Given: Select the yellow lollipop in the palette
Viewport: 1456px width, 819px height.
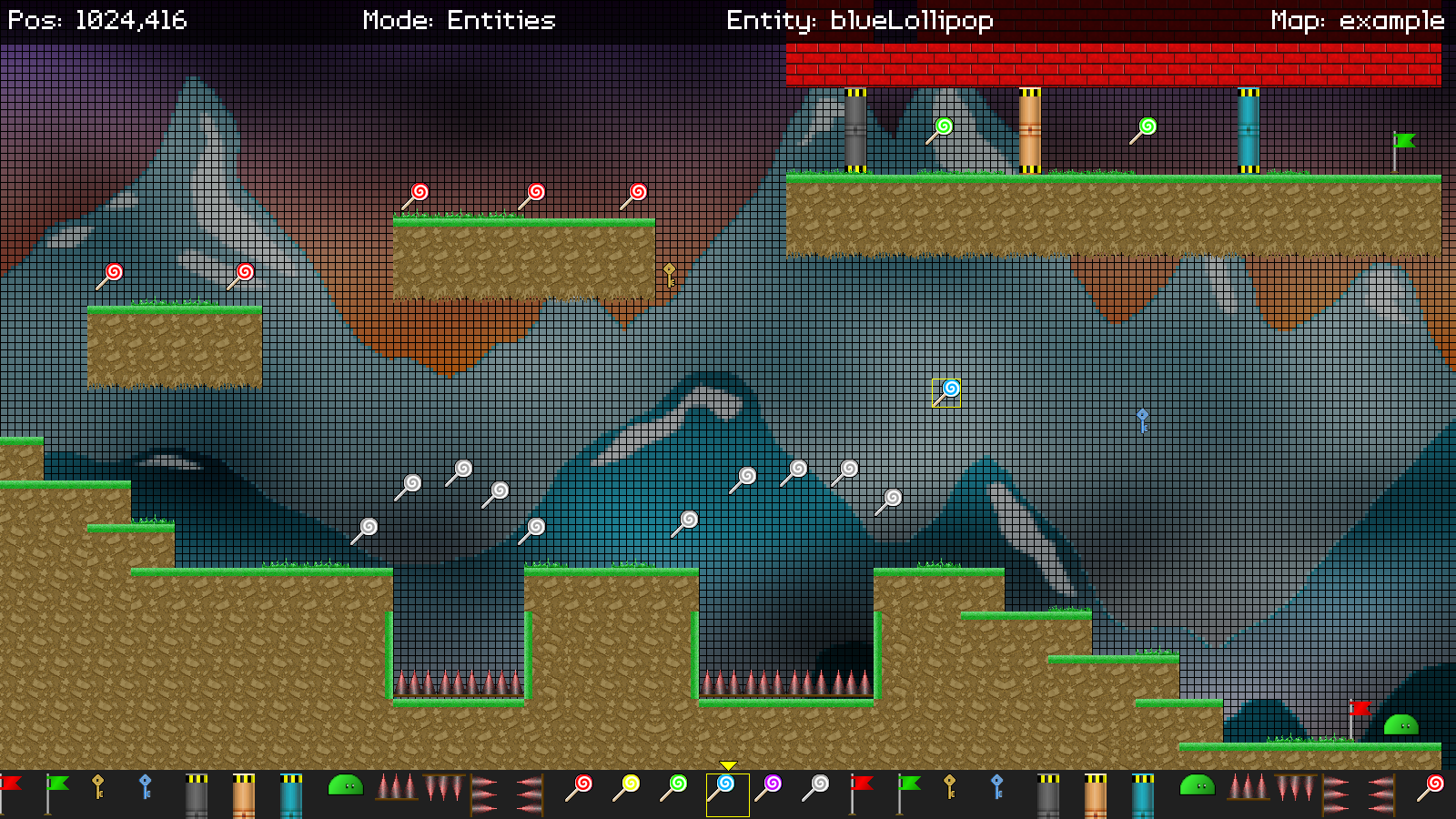Looking at the screenshot, I should pyautogui.click(x=626, y=788).
